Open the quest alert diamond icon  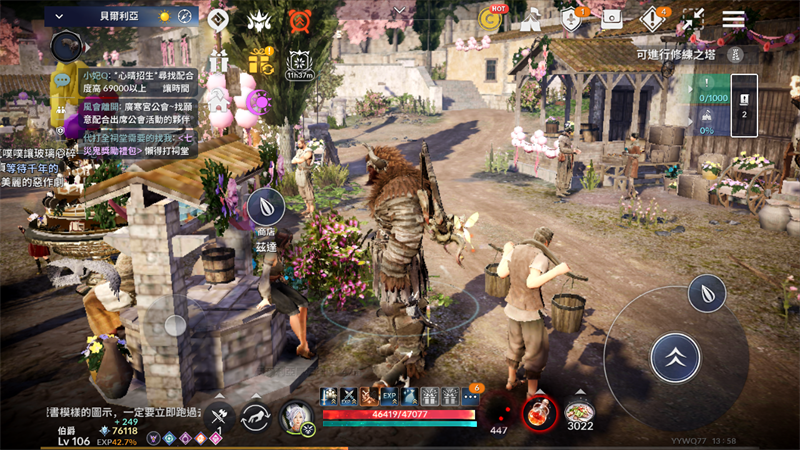(653, 18)
